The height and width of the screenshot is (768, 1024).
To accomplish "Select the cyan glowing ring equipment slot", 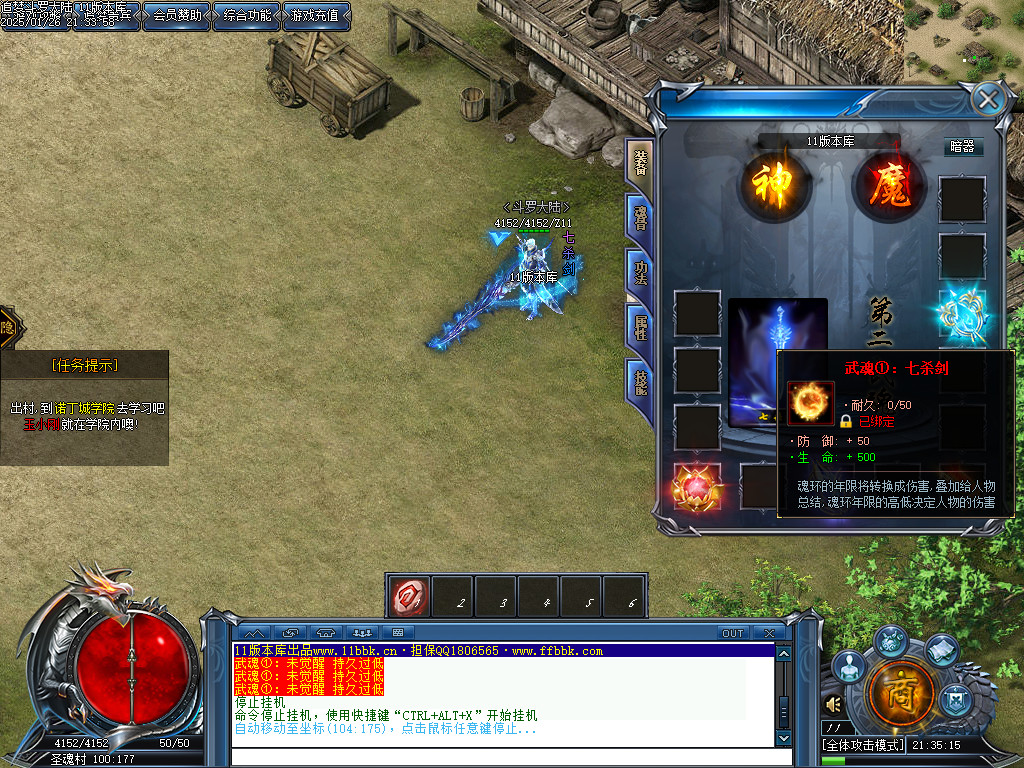I will click(x=962, y=314).
